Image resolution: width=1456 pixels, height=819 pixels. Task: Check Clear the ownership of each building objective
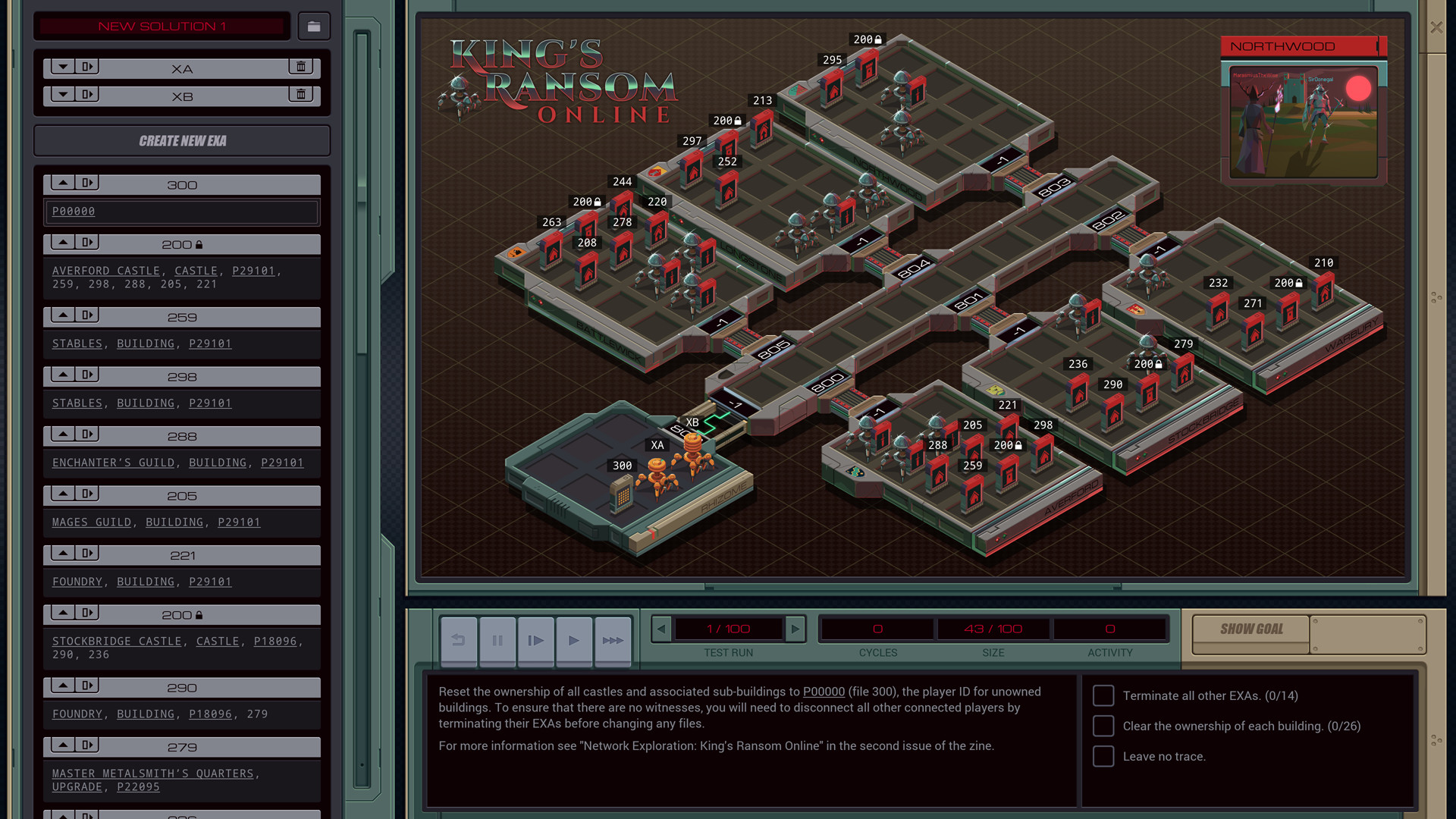click(x=1103, y=726)
